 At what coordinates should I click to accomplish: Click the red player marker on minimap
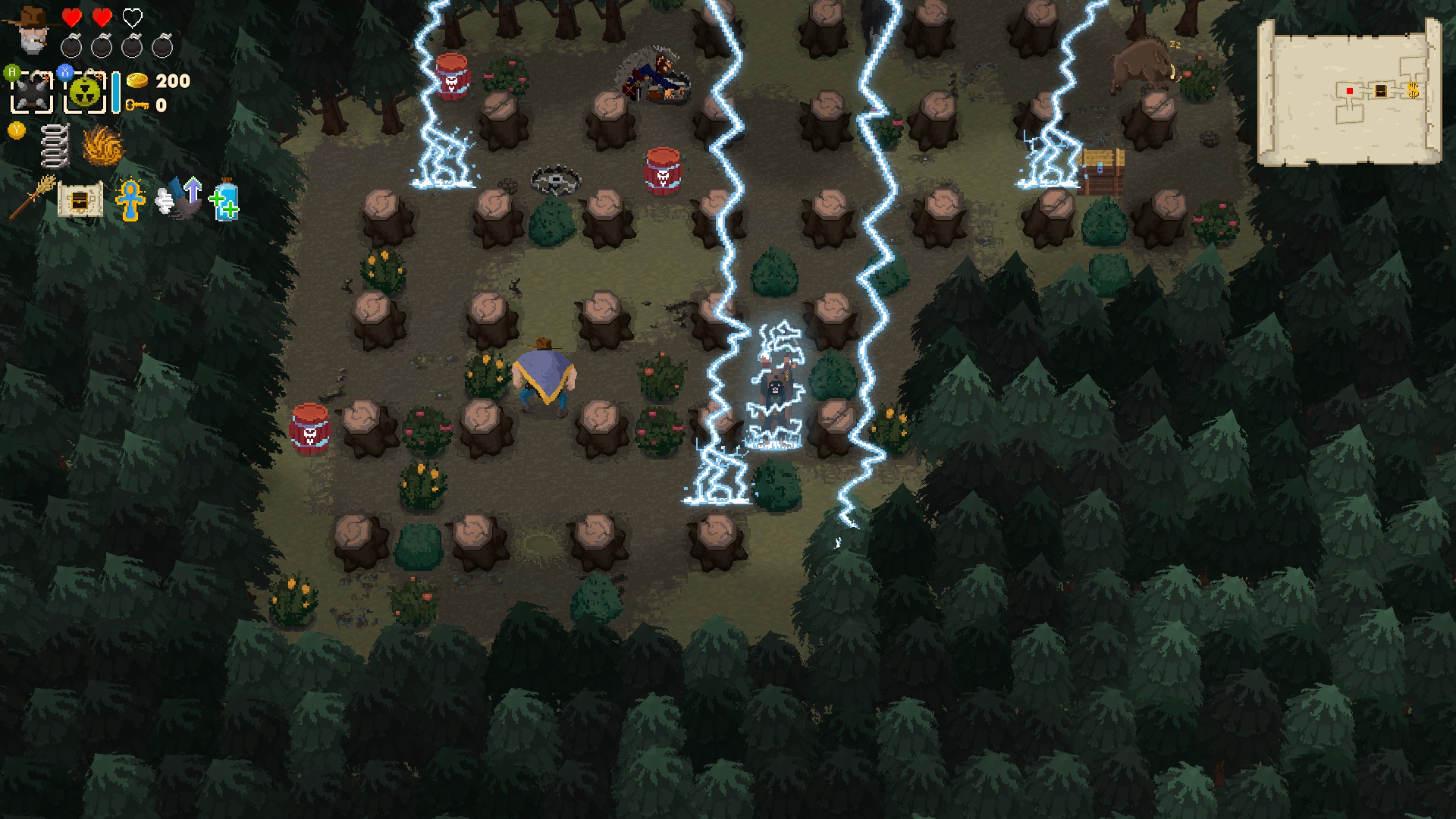pyautogui.click(x=1350, y=91)
